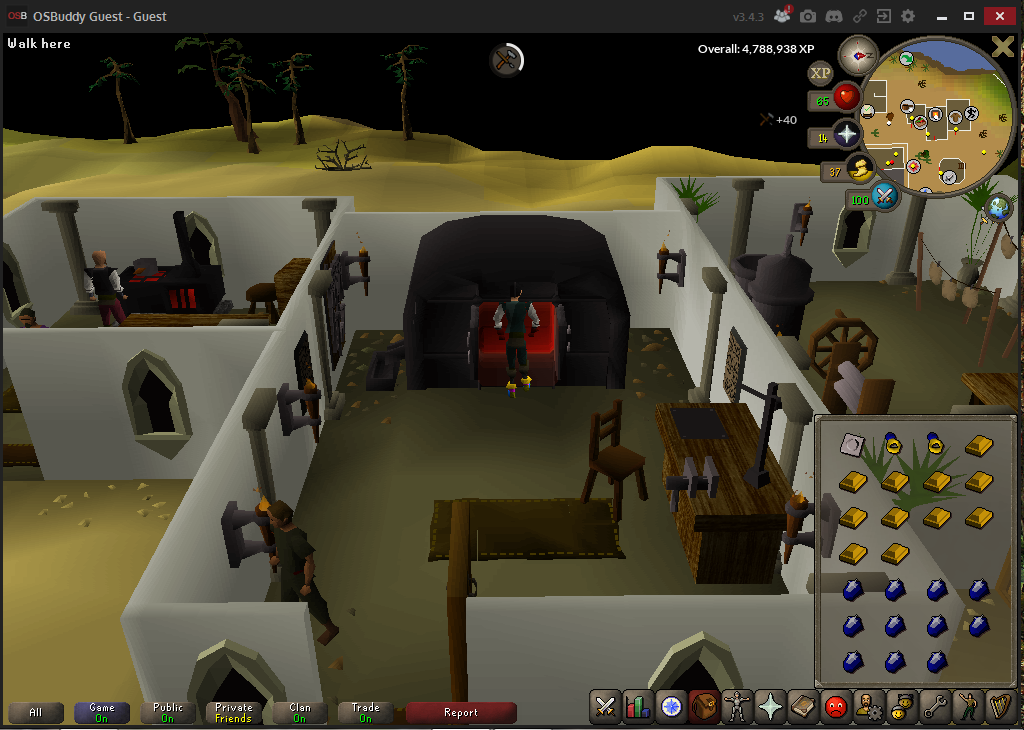
Task: Show the Worn Equipment tab
Action: (737, 707)
